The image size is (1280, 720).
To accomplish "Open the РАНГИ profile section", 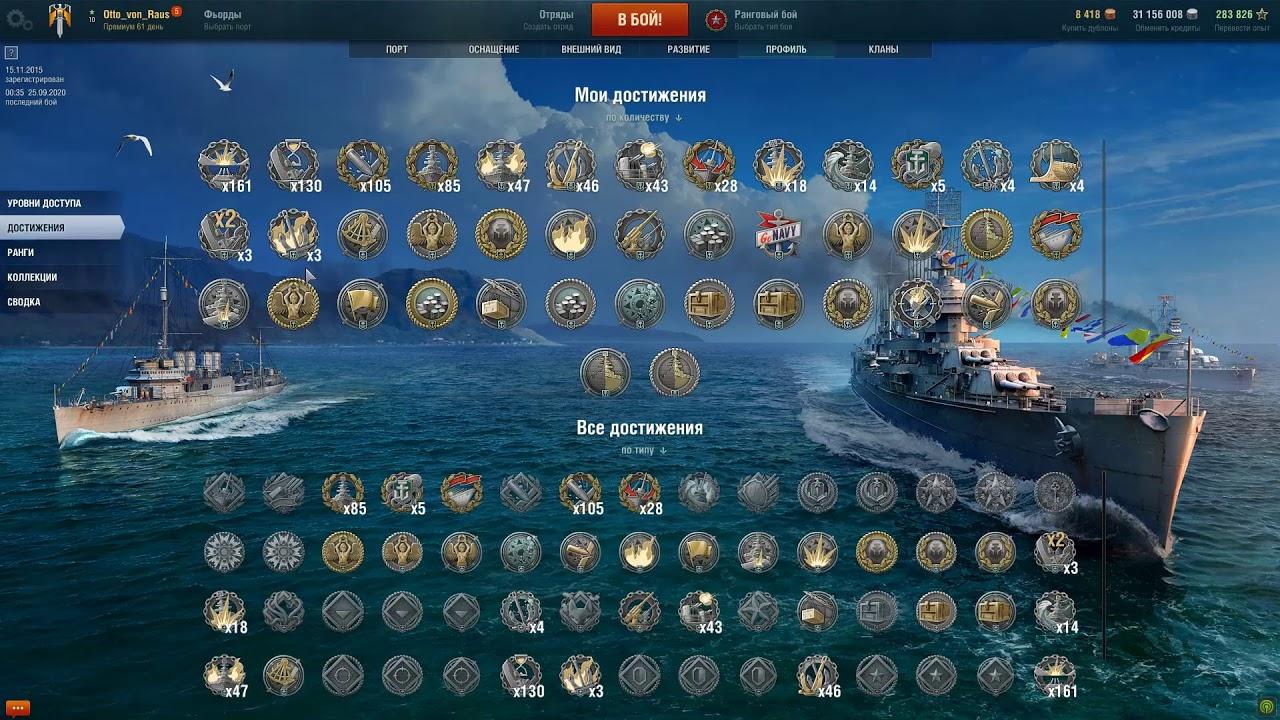I will pos(21,252).
